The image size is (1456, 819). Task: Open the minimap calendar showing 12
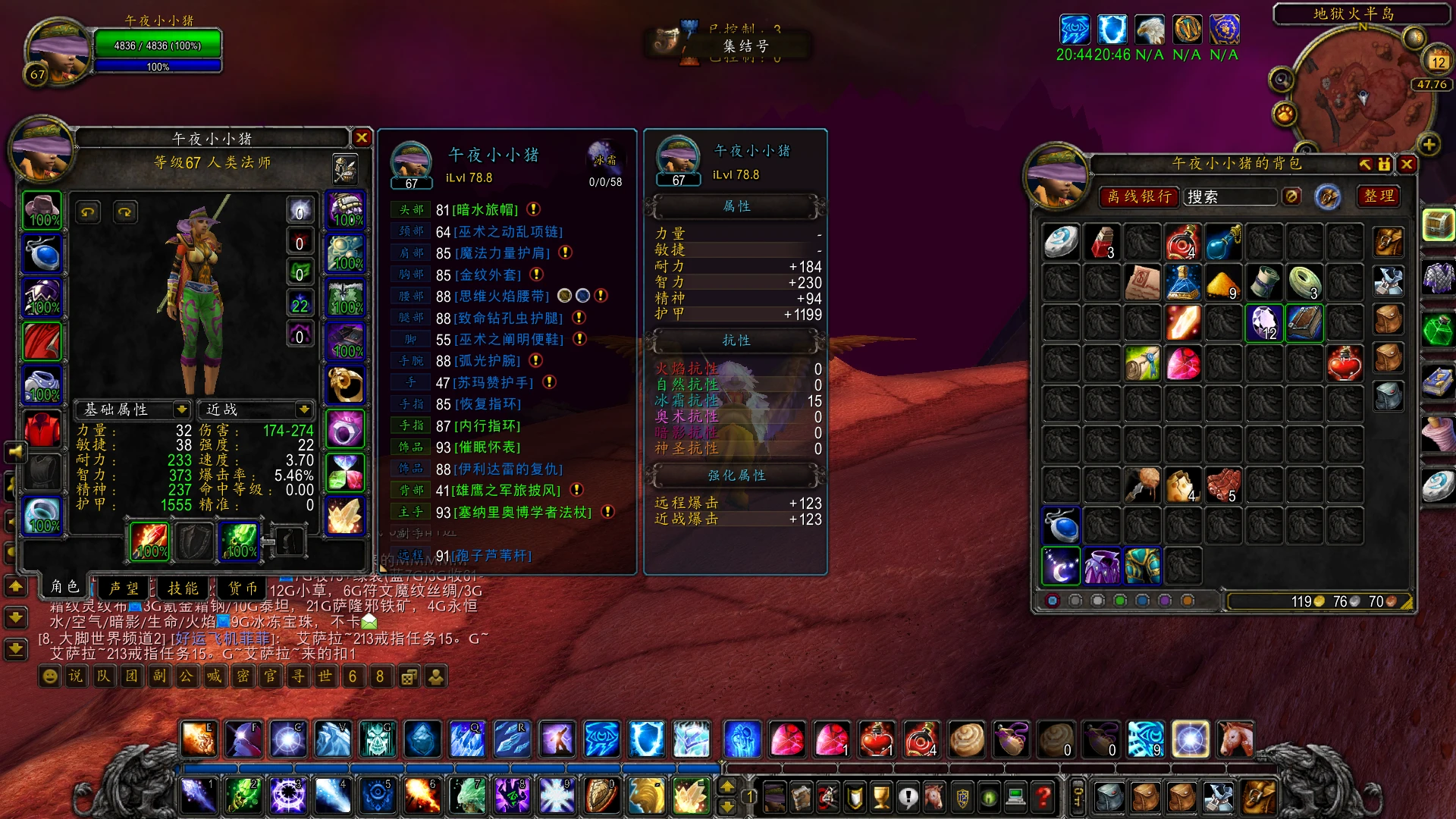[1438, 61]
